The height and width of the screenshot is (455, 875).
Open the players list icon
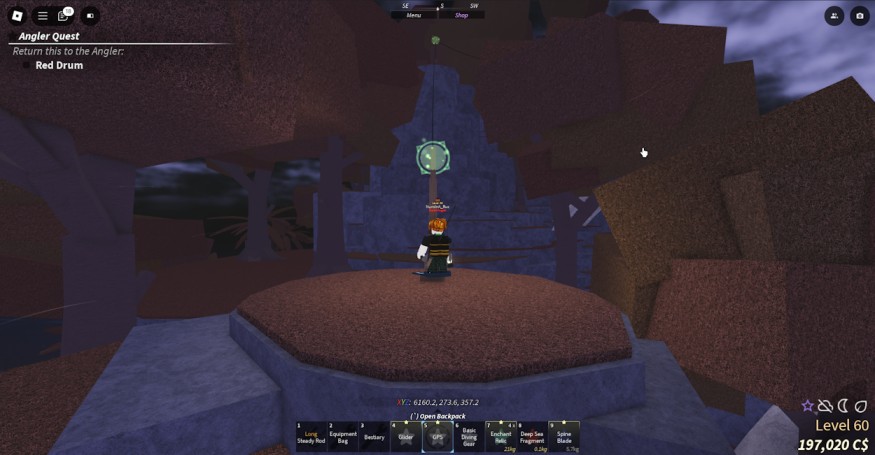834,16
